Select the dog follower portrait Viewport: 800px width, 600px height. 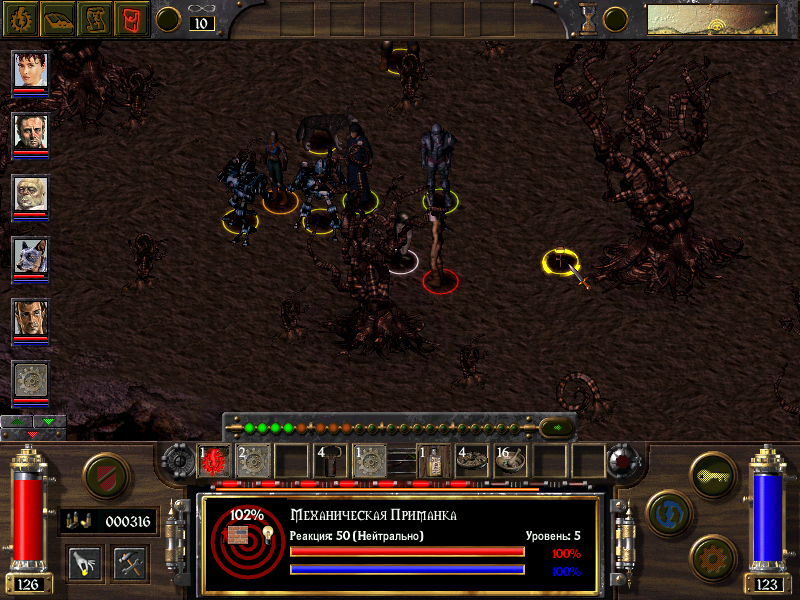click(x=30, y=256)
